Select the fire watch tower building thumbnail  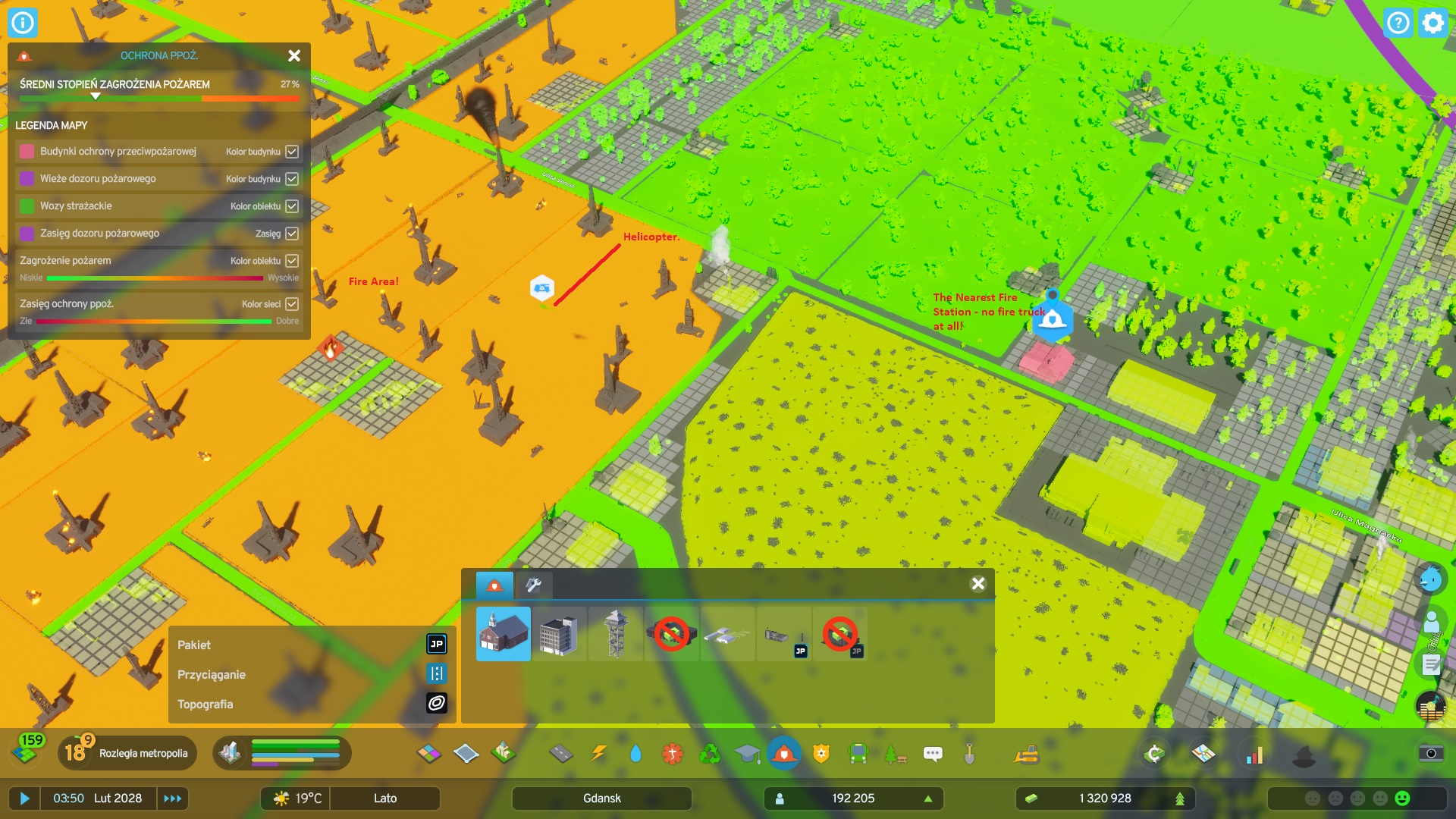pos(615,634)
